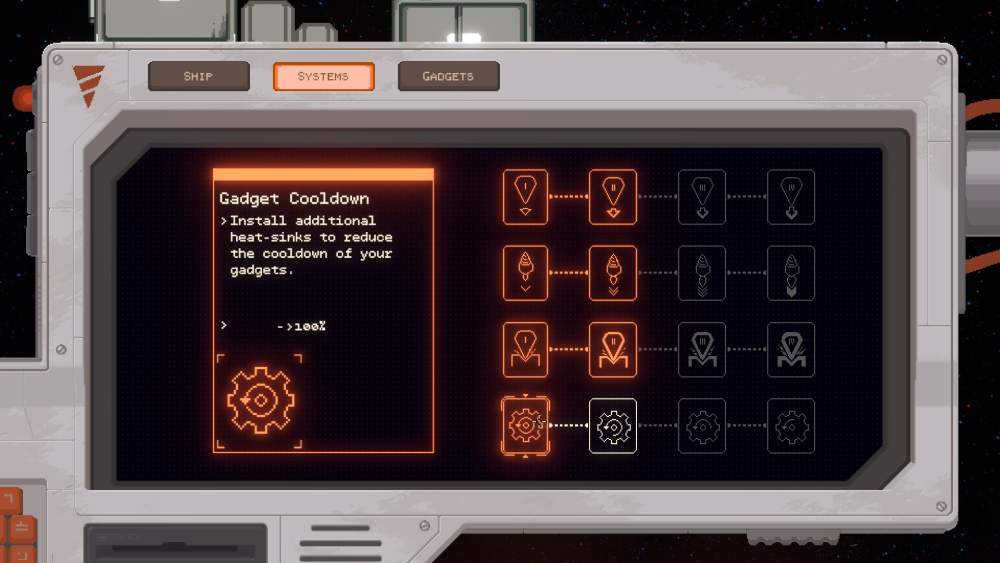Screen dimensions: 1000x563
Task: Open the Gadgets tab
Action: tap(448, 76)
